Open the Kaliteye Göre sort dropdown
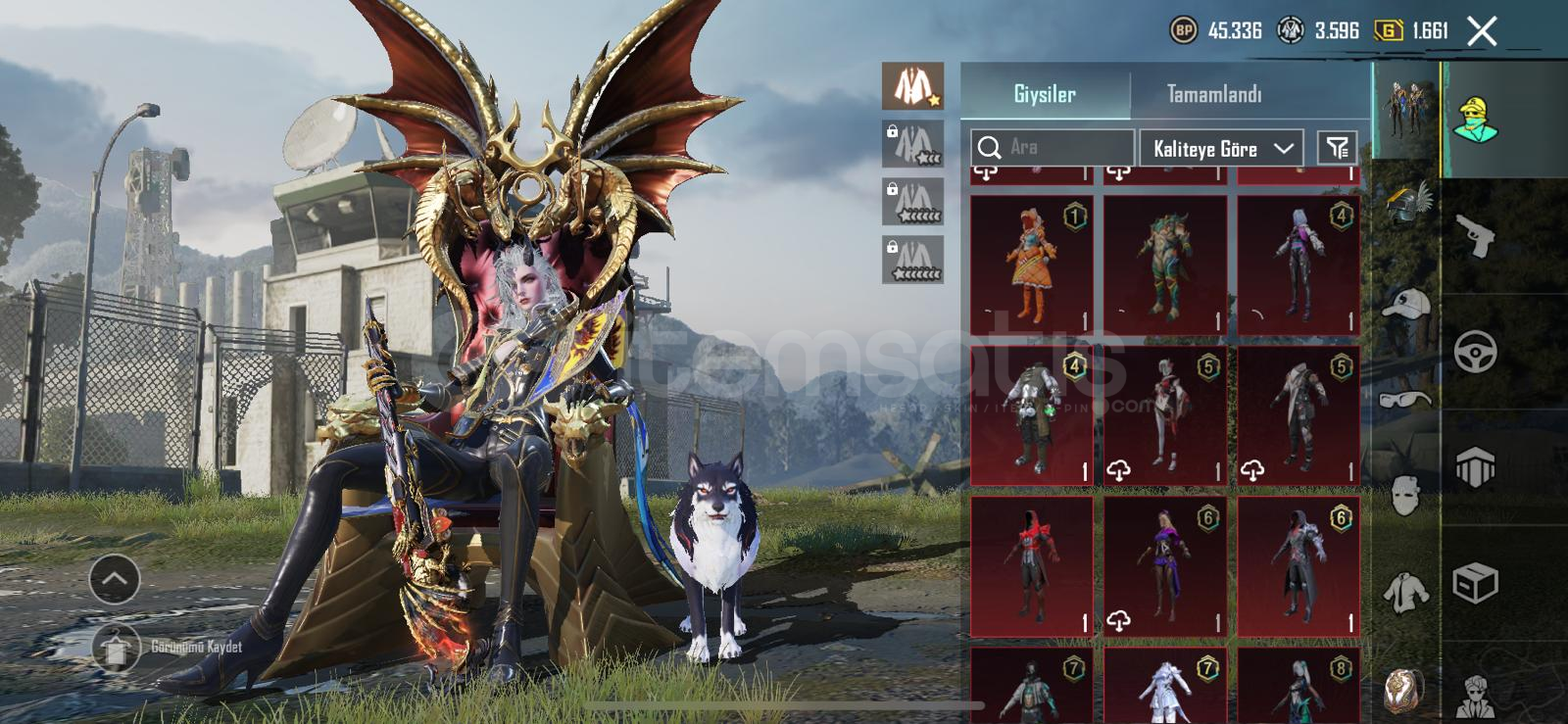Viewport: 1568px width, 724px height. [x=1221, y=149]
